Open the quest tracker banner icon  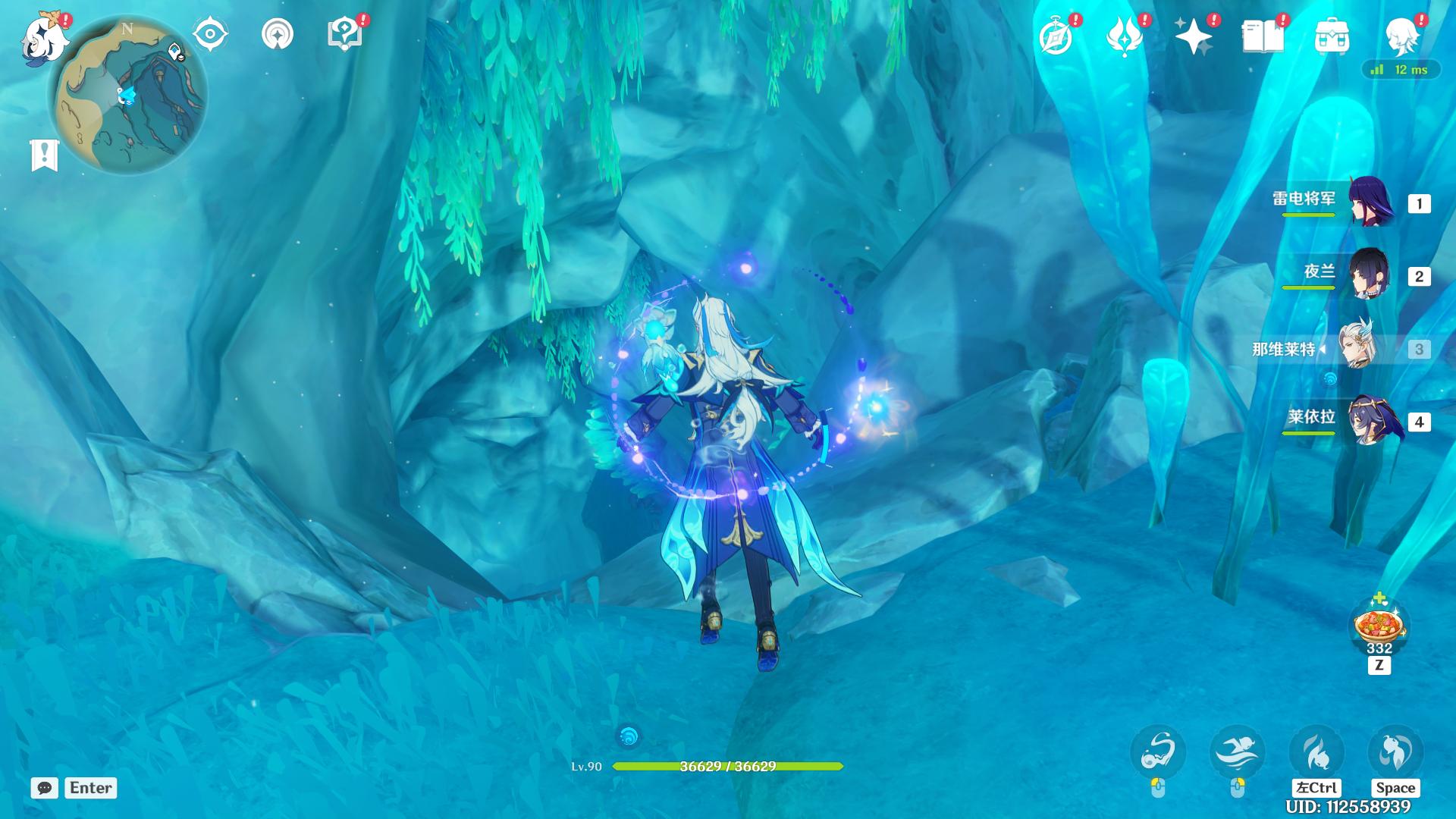44,155
